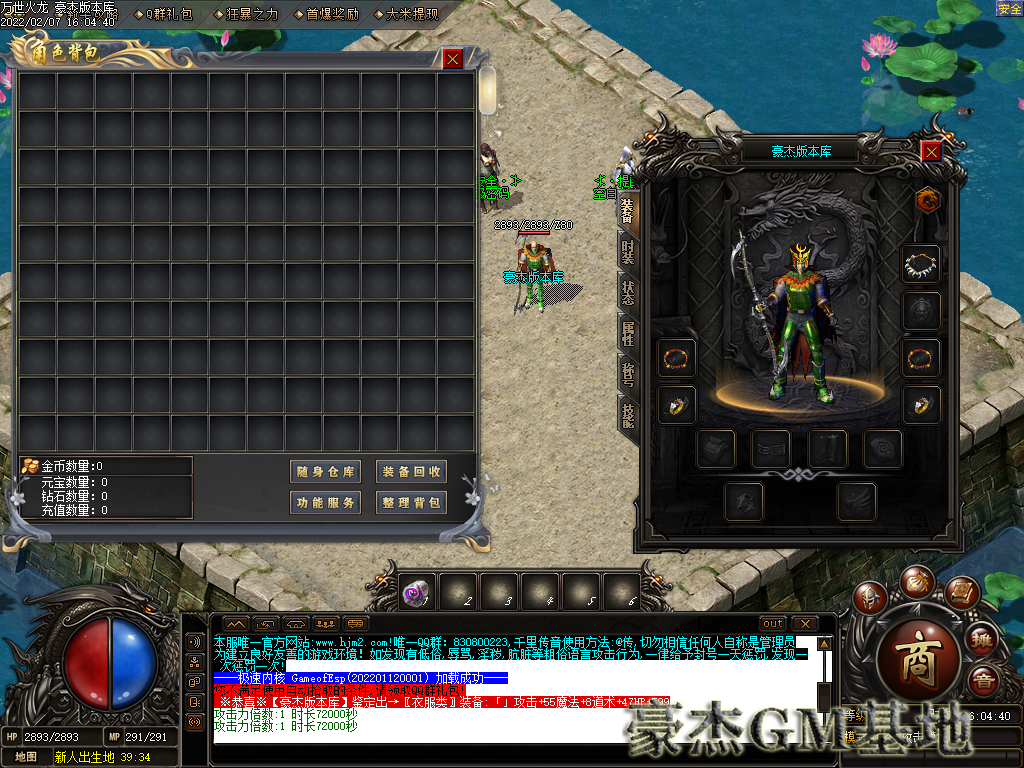Sort the bag with 整理背包

click(411, 503)
